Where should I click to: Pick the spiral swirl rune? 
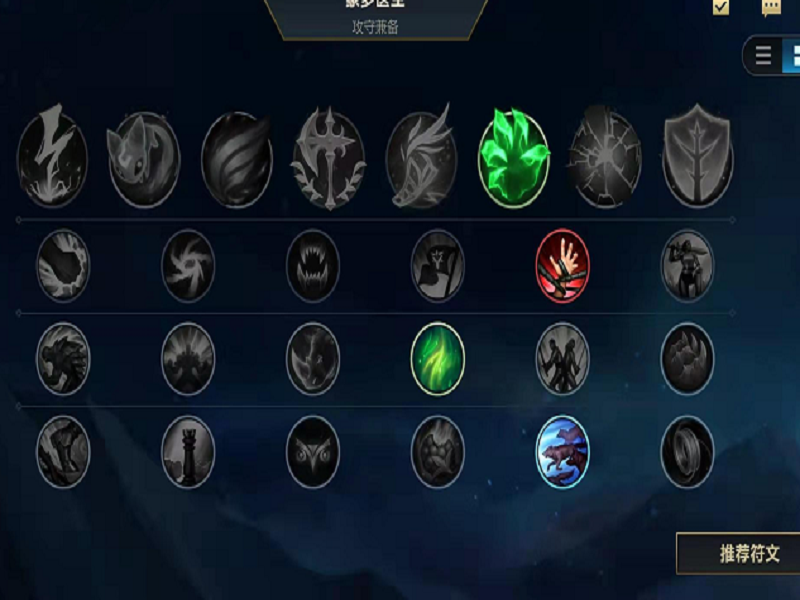pos(188,266)
